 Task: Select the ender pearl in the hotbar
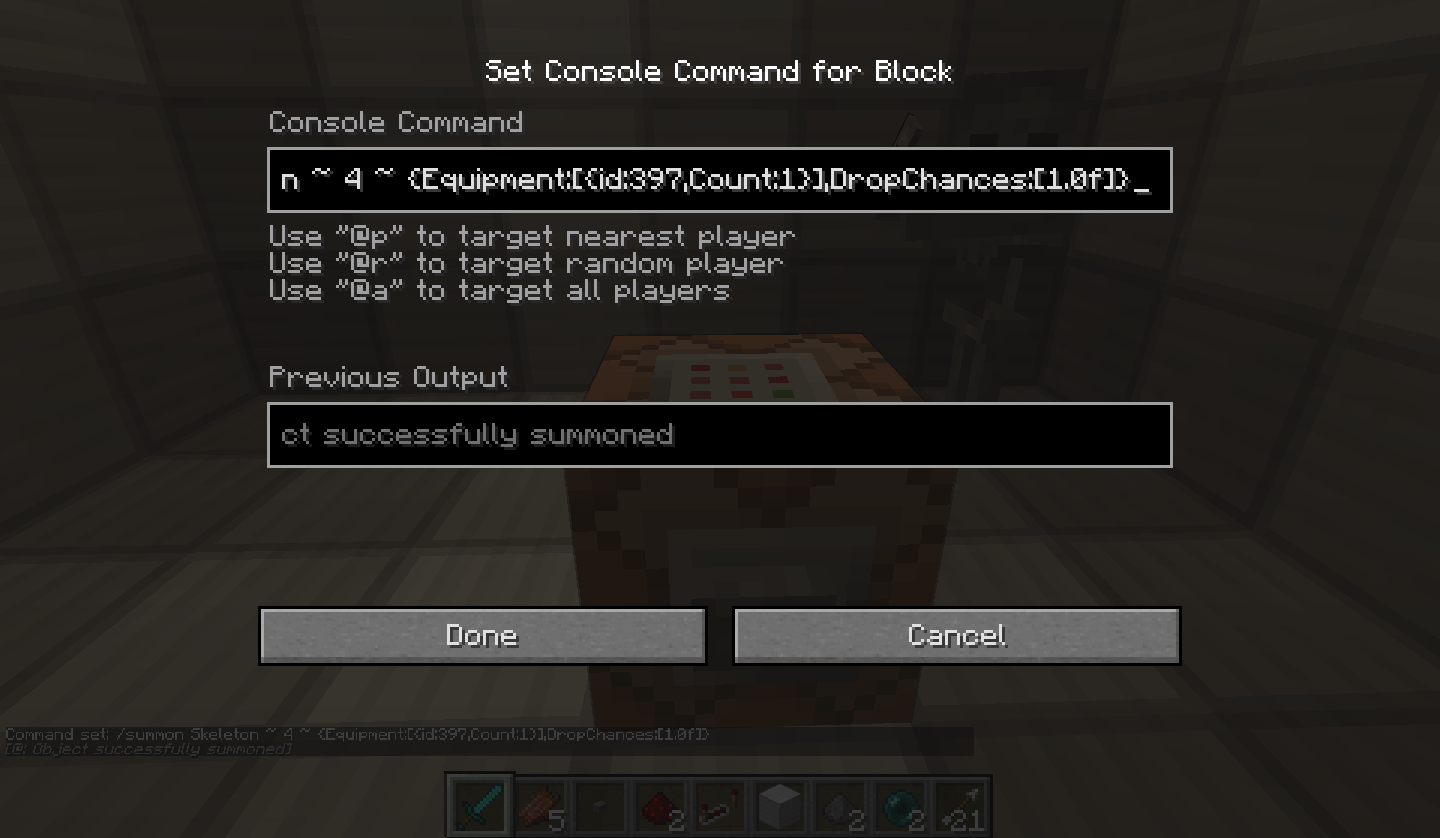click(898, 803)
